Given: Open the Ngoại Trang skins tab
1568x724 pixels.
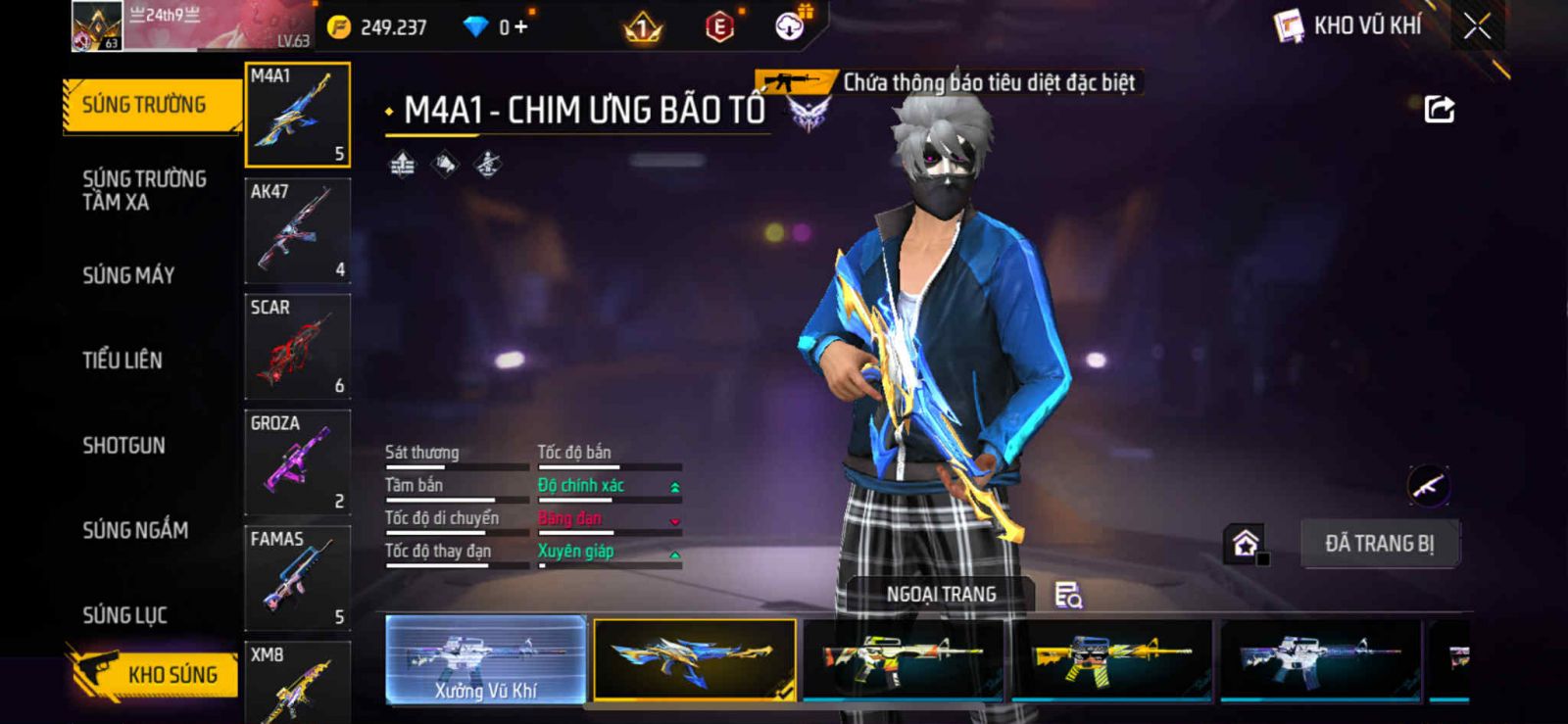Looking at the screenshot, I should (x=941, y=594).
